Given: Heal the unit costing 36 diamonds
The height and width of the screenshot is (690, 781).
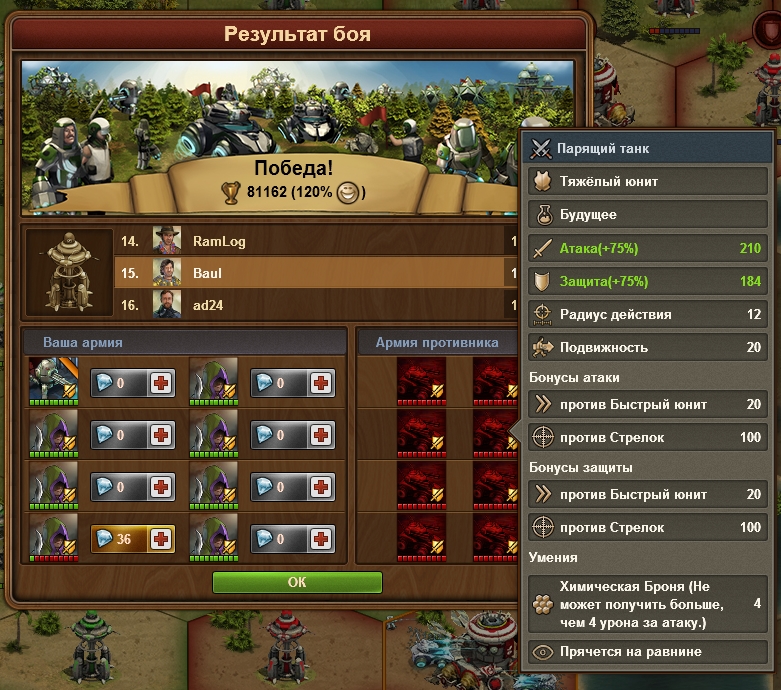Looking at the screenshot, I should [161, 539].
